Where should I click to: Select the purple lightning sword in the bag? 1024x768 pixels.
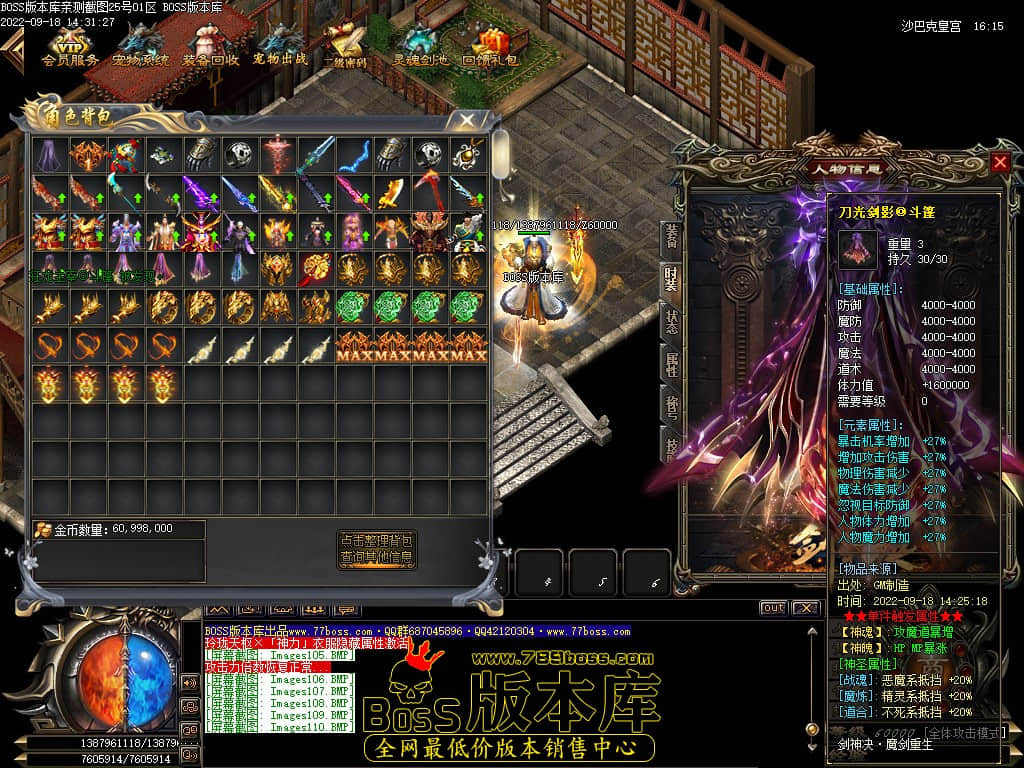(201, 193)
